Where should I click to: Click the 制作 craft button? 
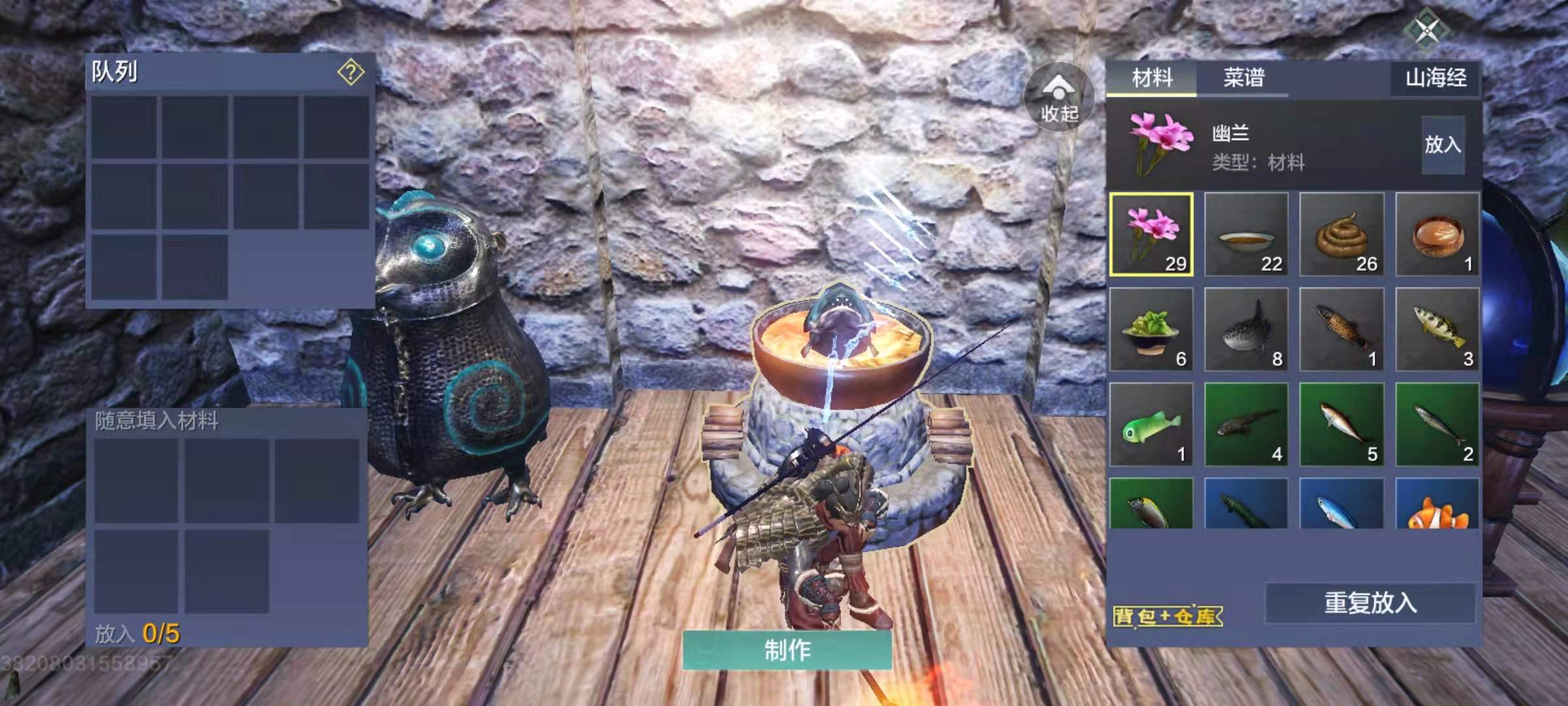click(x=787, y=650)
